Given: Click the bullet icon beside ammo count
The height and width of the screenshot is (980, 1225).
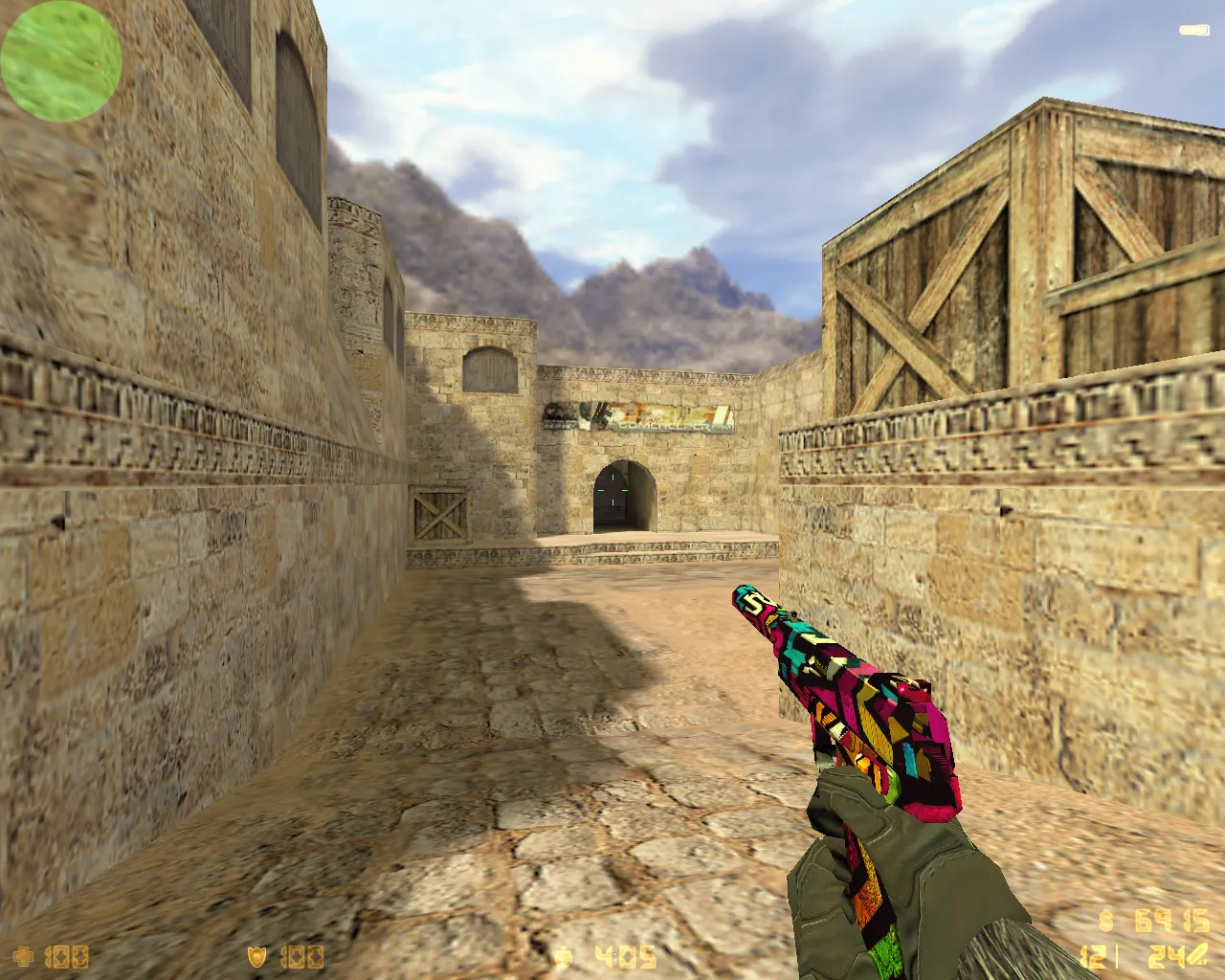Looking at the screenshot, I should (1196, 955).
